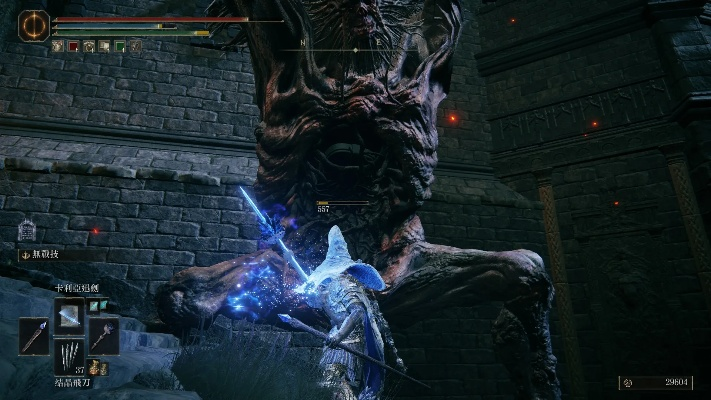Viewport: 711px width, 400px height.
Task: Select the right-hand staff weapon slot
Action: 104,336
